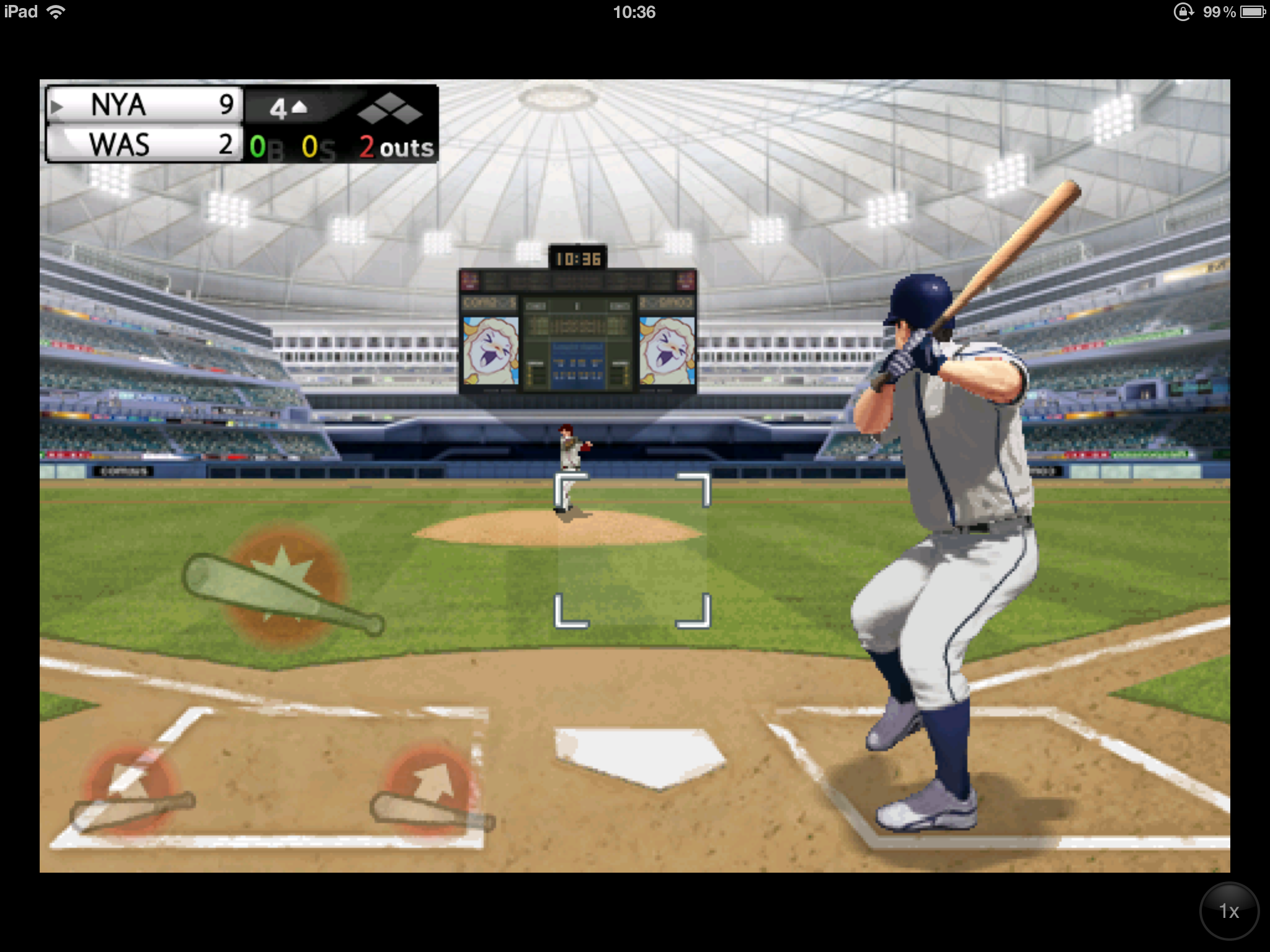1270x952 pixels.
Task: Toggle the orientation lock in the status bar
Action: click(1184, 11)
